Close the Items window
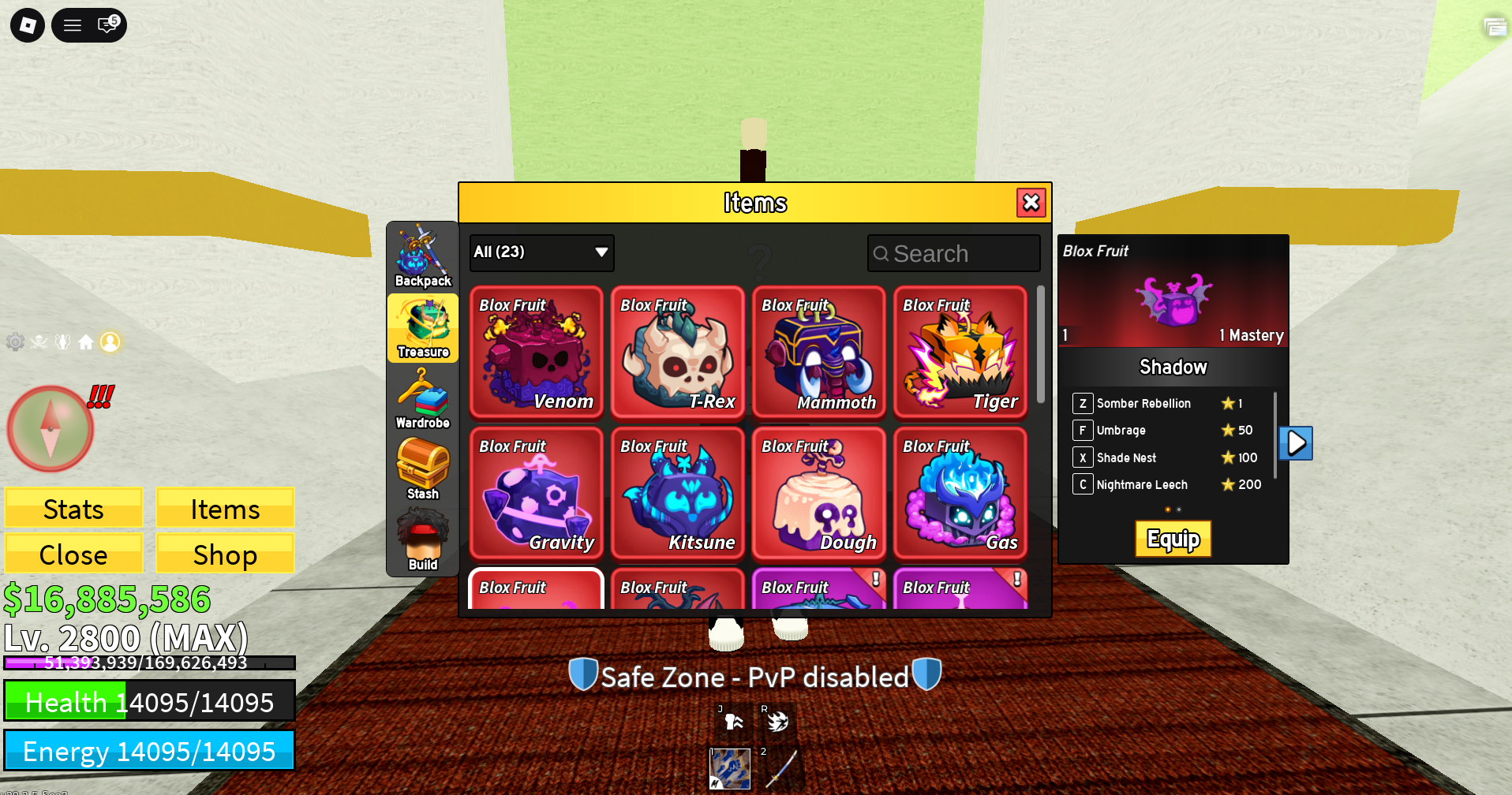 click(x=1031, y=203)
